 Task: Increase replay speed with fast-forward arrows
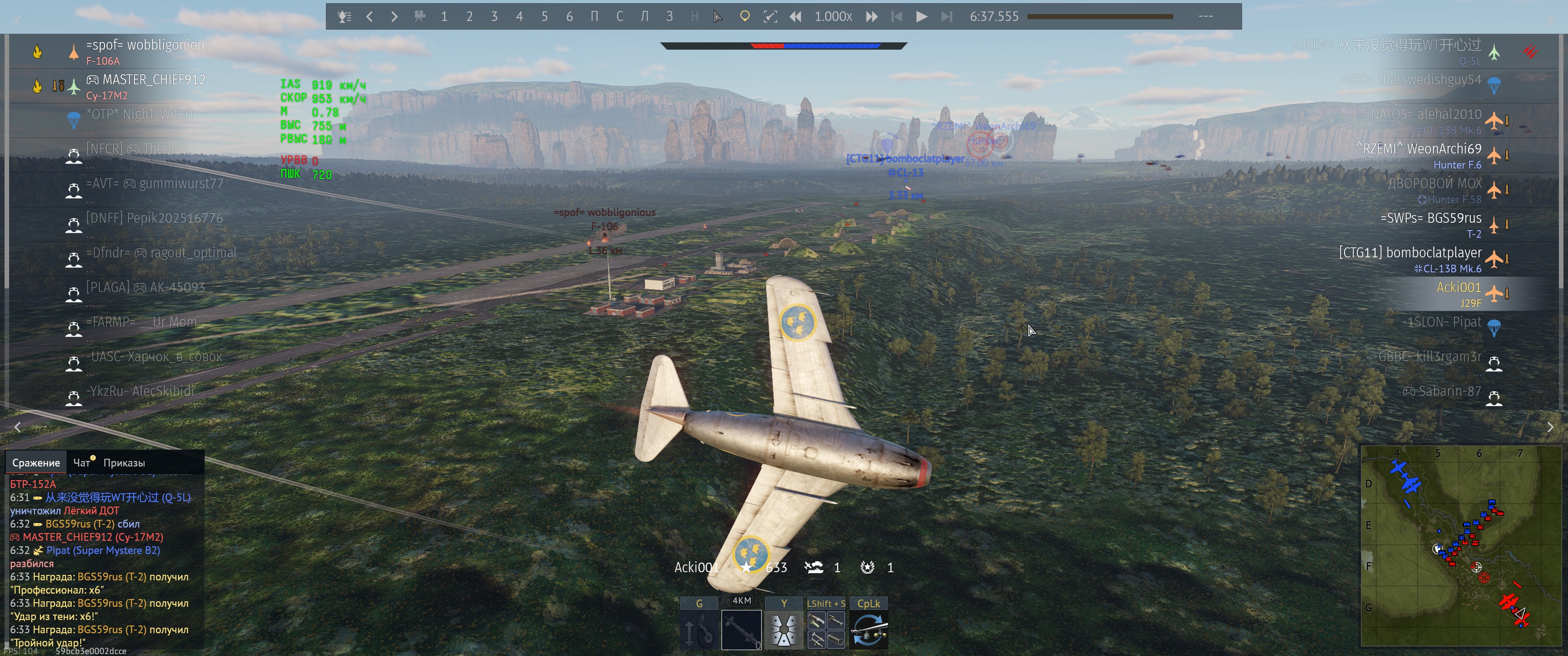coord(872,16)
